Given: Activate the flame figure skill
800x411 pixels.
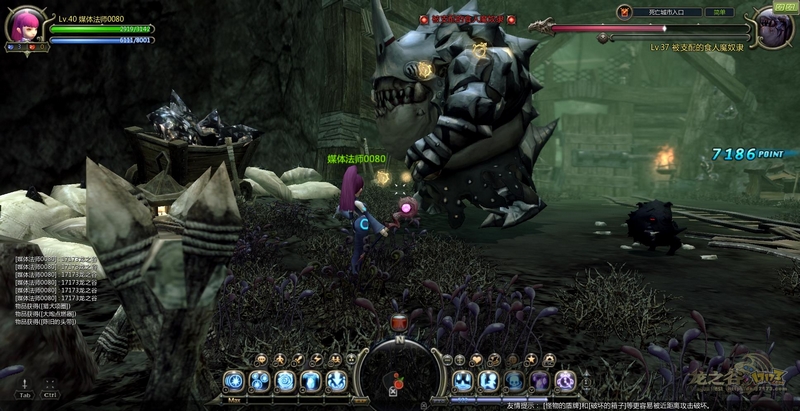Looking at the screenshot, I should click(x=337, y=381).
